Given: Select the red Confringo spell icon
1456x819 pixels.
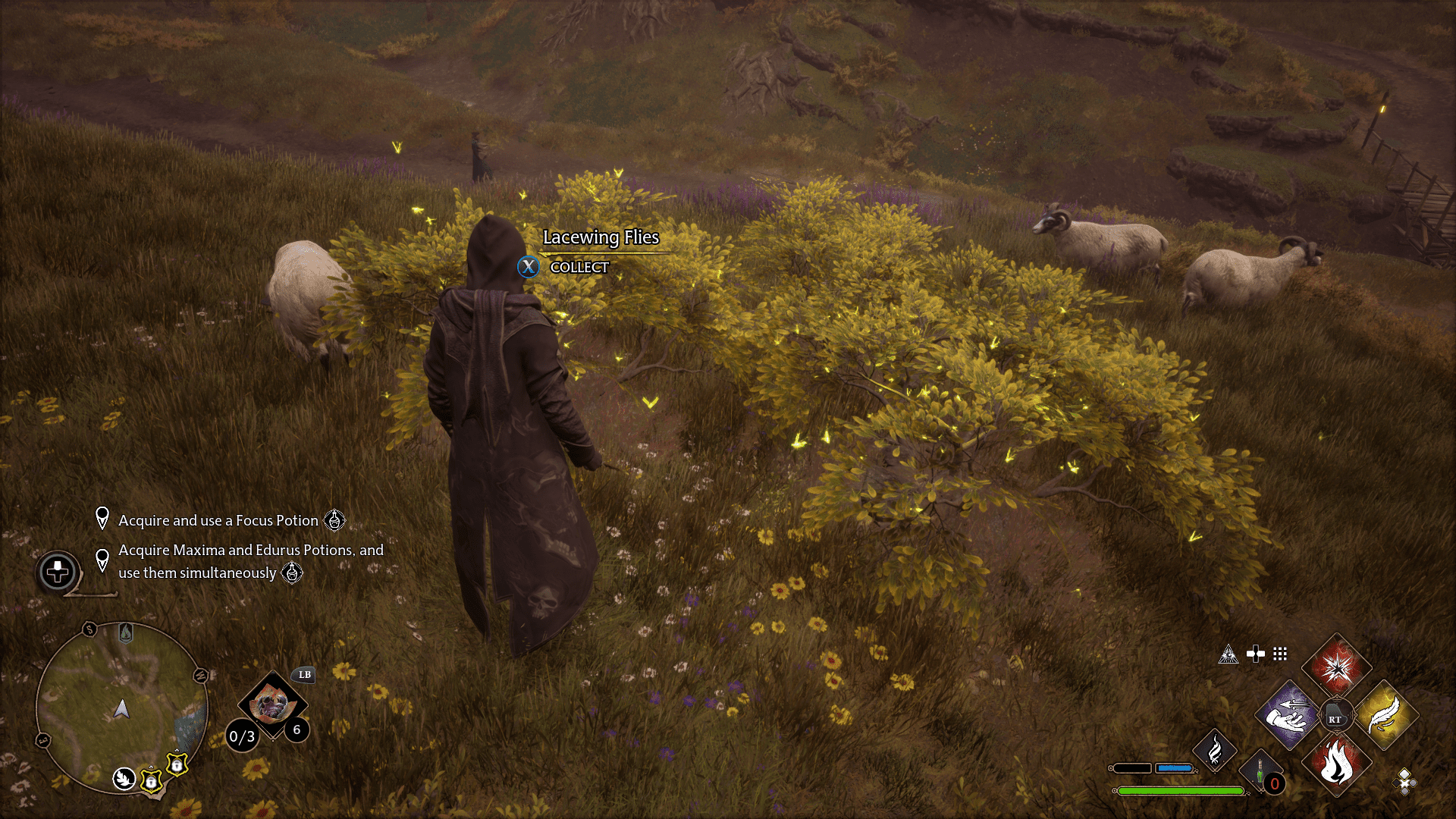Looking at the screenshot, I should coord(1338,669).
